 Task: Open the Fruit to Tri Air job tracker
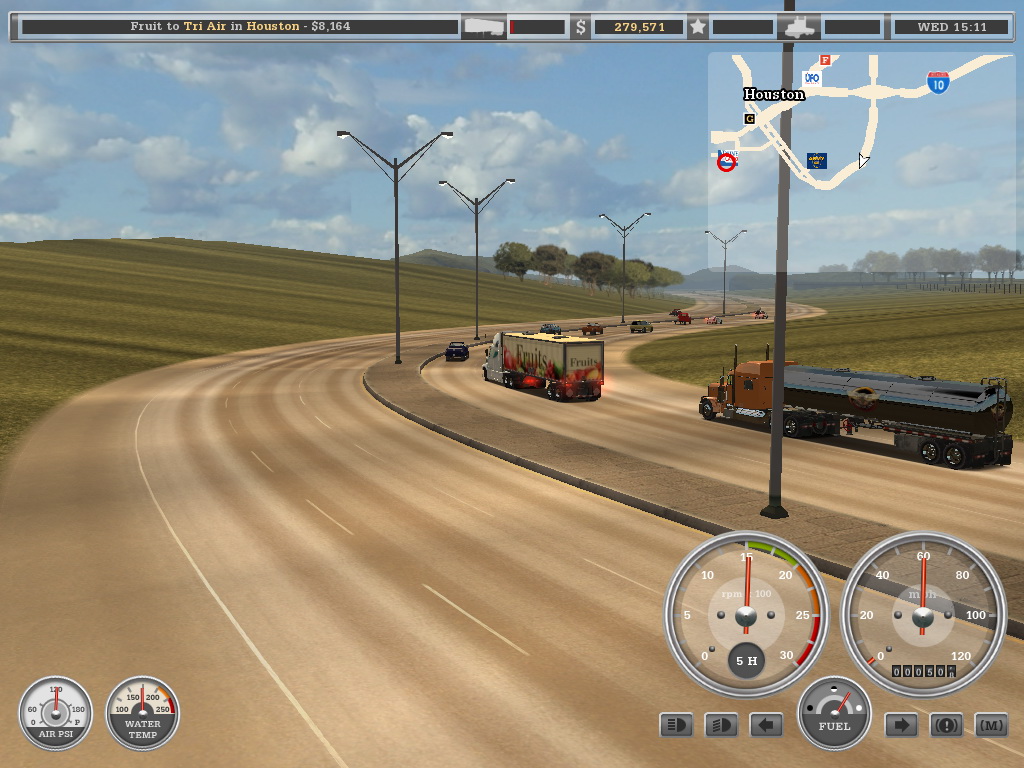(240, 26)
